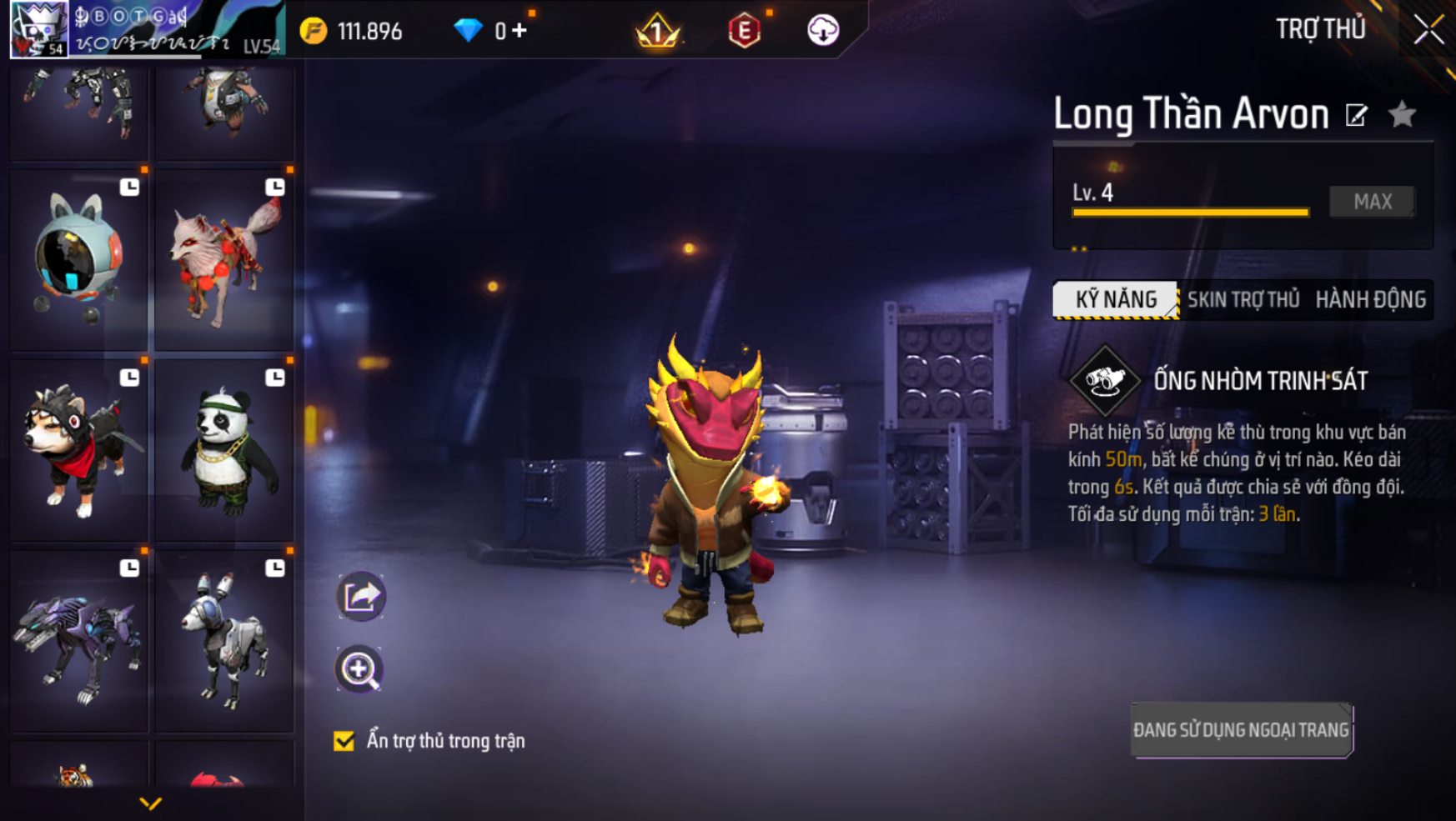The height and width of the screenshot is (821, 1456).
Task: Expand pet list with the down arrow
Action: (150, 803)
